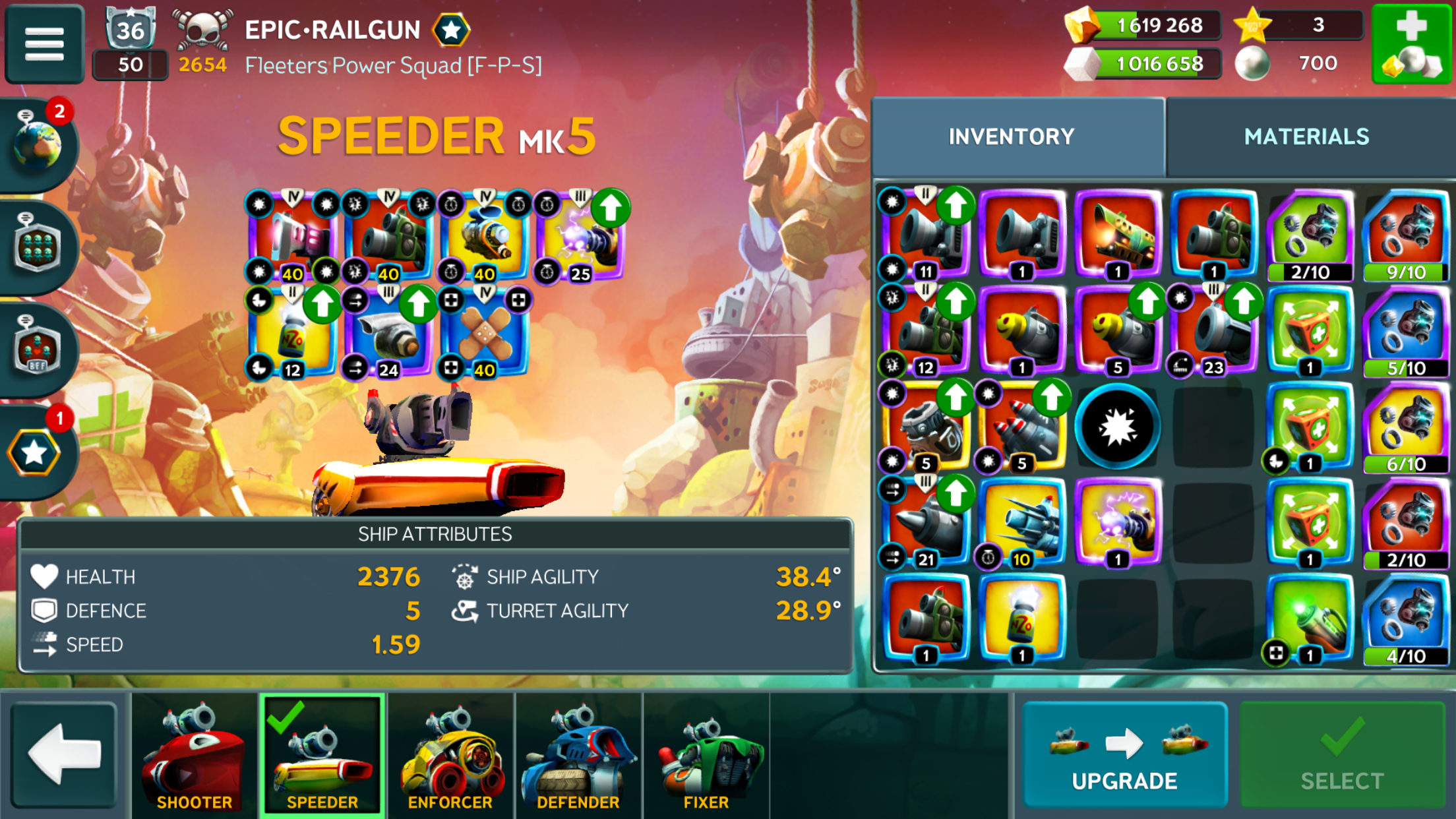Confirm ship with Select button

coord(1342,754)
